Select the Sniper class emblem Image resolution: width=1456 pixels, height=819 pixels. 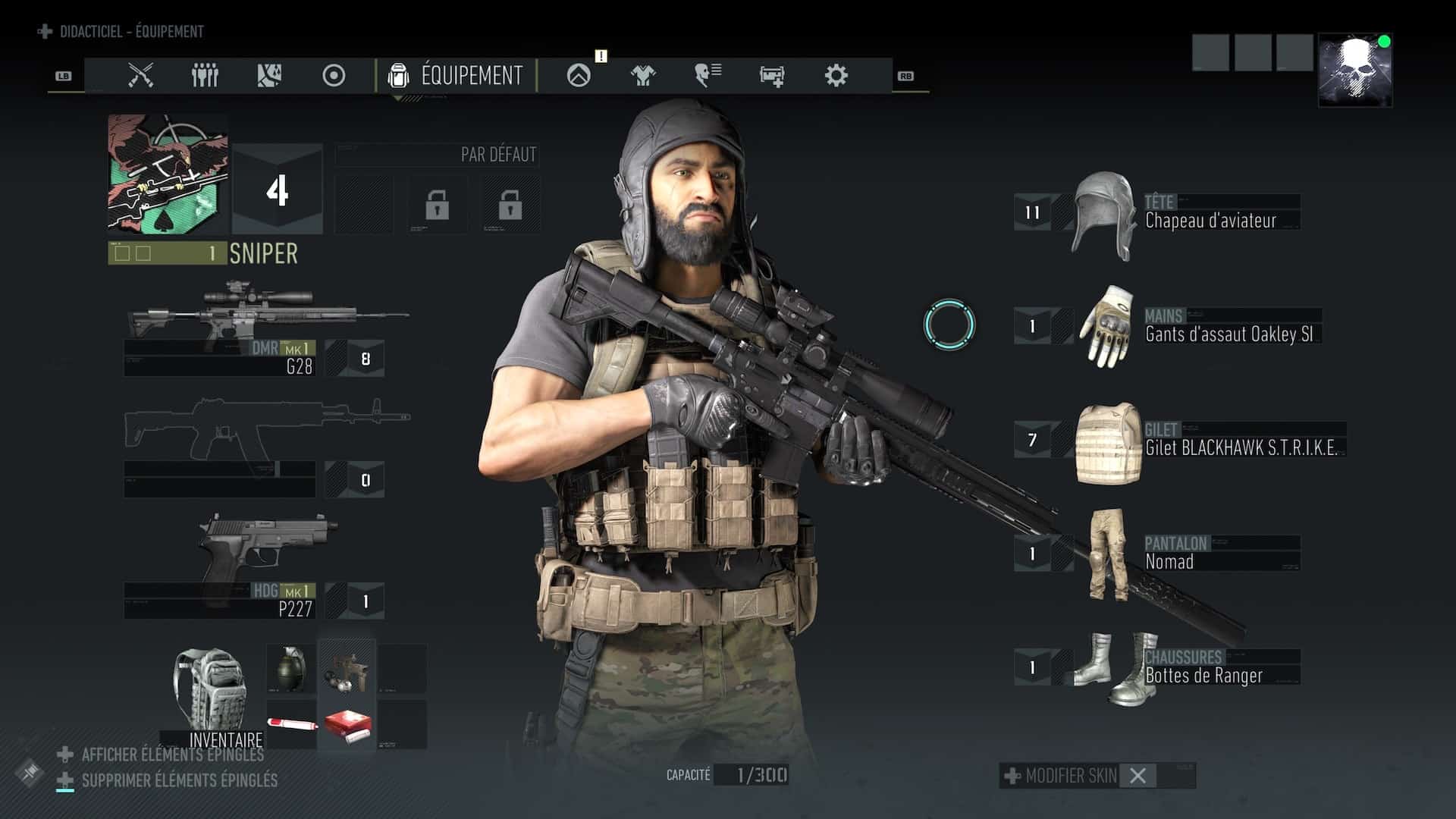click(168, 174)
